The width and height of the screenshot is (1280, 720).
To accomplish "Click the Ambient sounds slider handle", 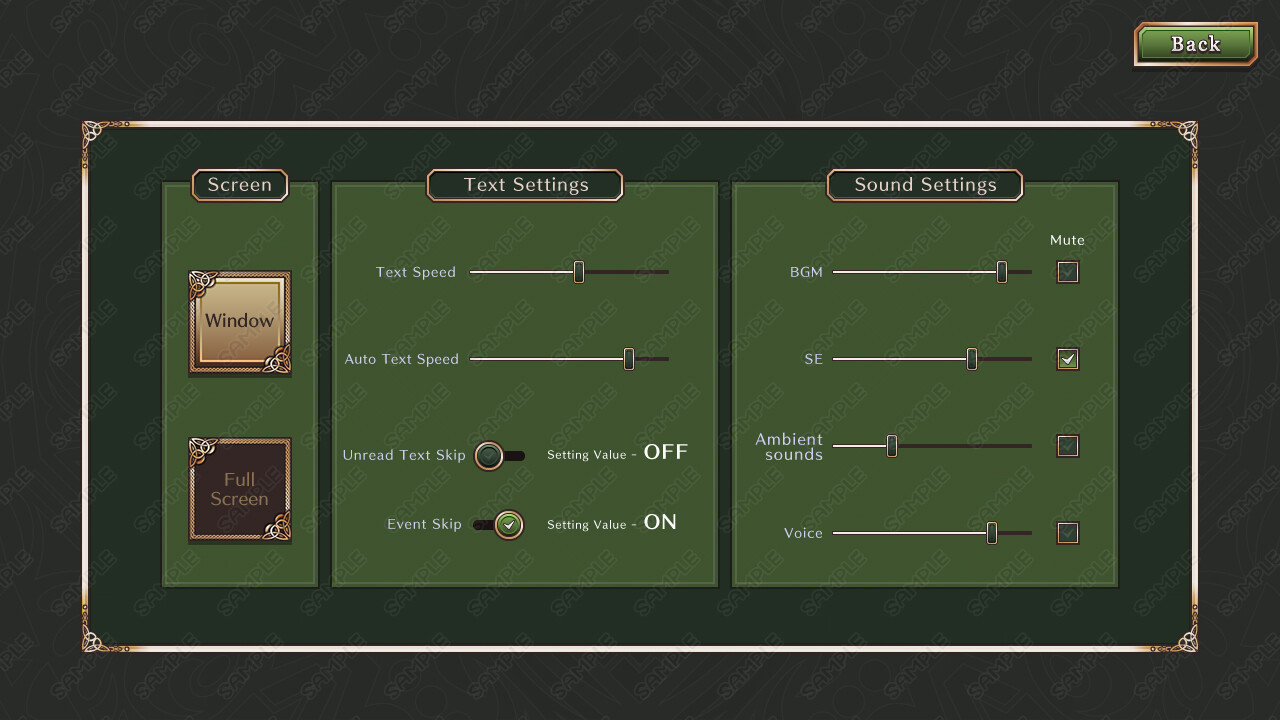I will tap(890, 446).
